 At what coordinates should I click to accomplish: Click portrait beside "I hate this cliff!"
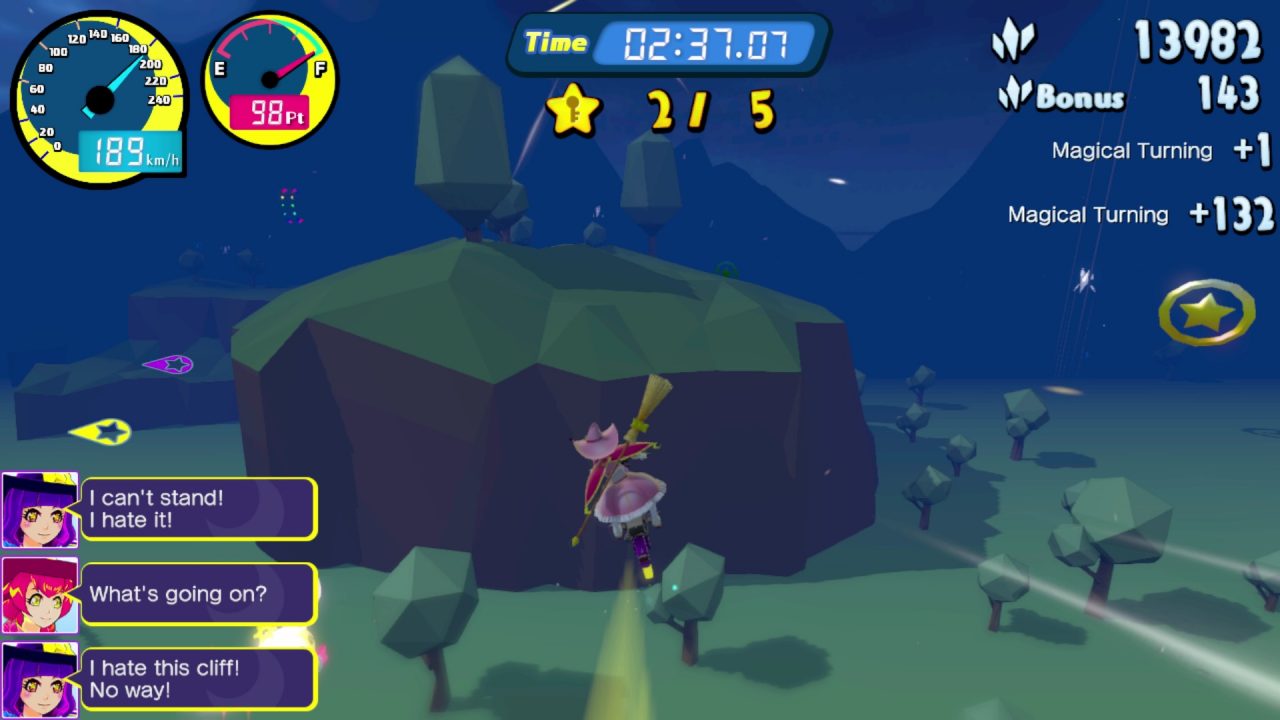pyautogui.click(x=39, y=679)
